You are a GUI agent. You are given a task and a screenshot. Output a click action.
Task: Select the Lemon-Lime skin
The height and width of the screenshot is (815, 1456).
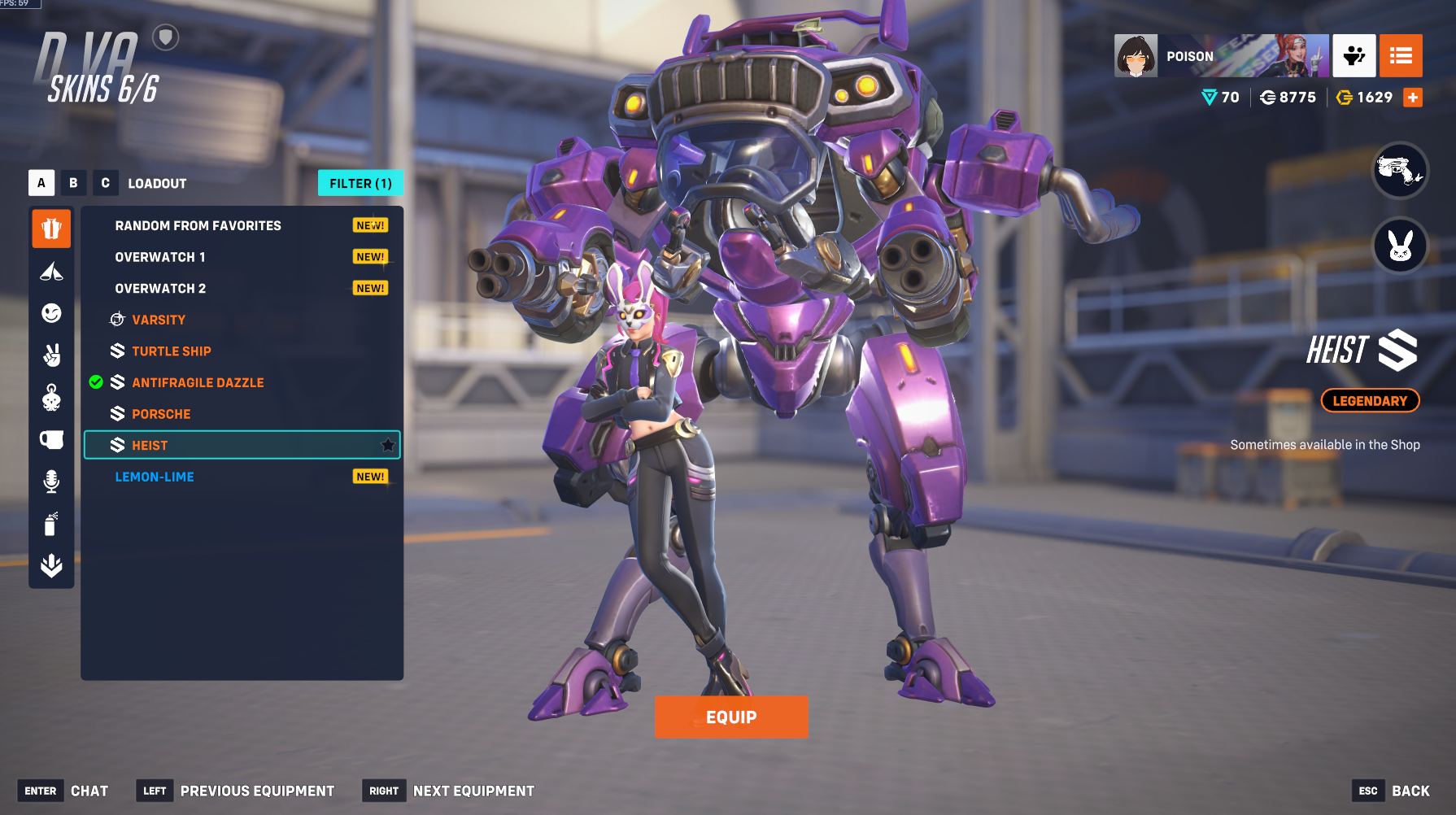coord(155,477)
